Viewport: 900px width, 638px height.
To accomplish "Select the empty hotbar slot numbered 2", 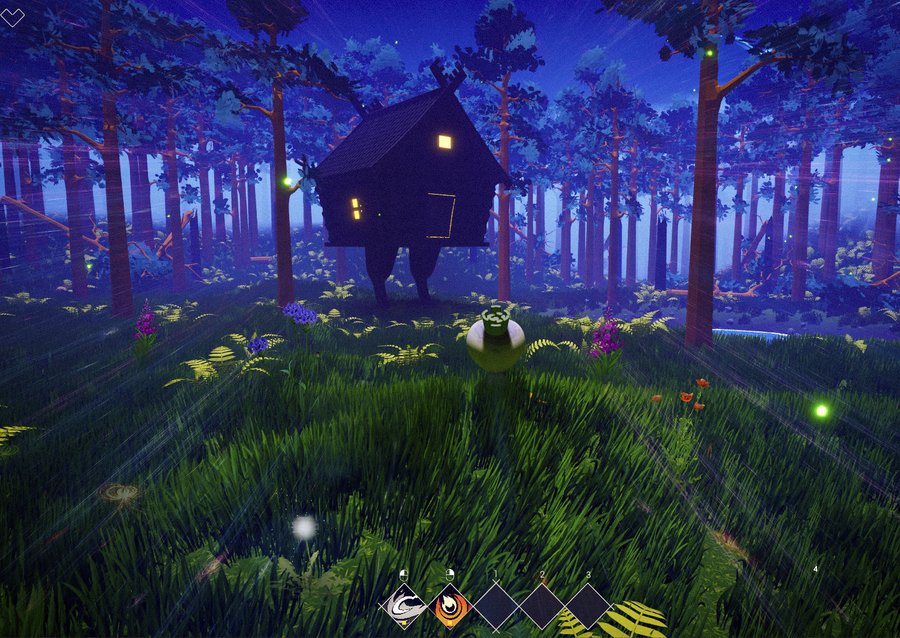I will (x=543, y=606).
